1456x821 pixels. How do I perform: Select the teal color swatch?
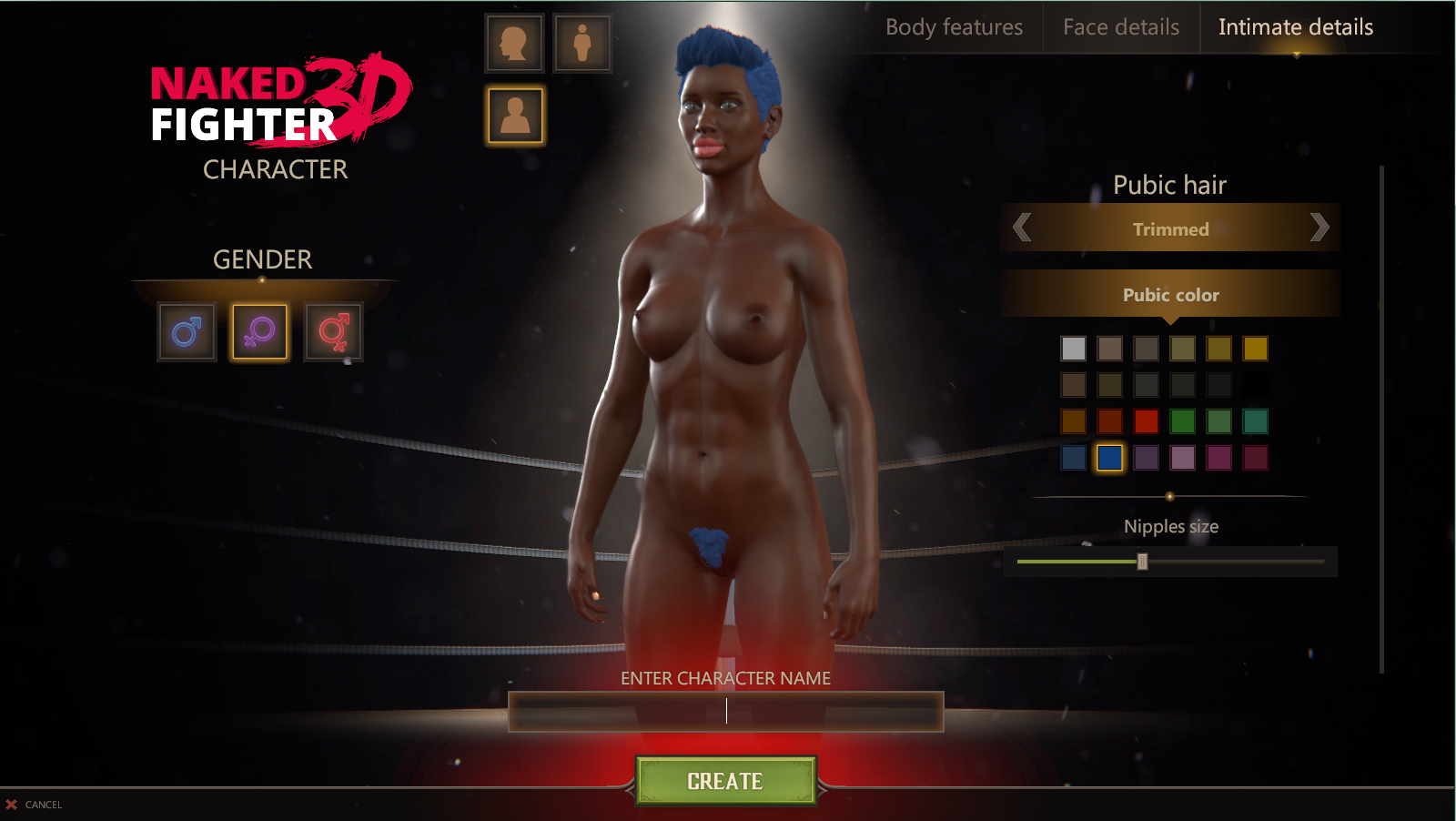1255,421
